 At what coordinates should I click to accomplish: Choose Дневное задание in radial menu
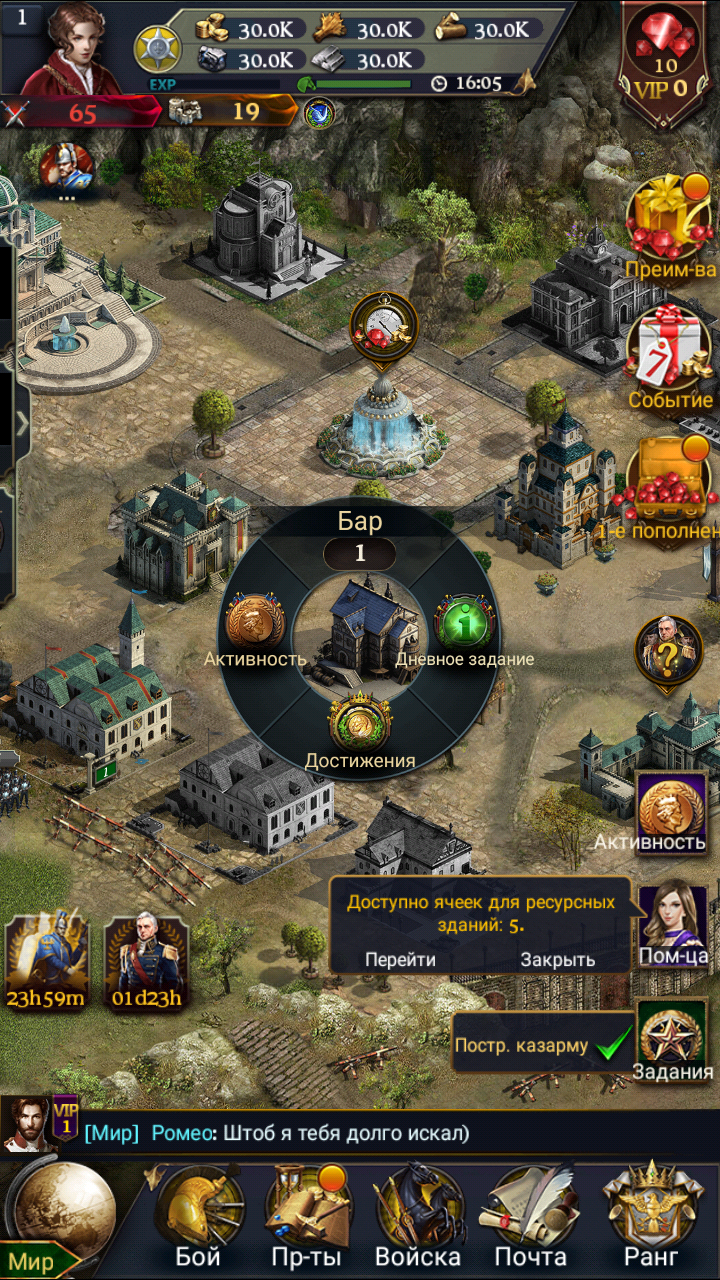pyautogui.click(x=464, y=625)
